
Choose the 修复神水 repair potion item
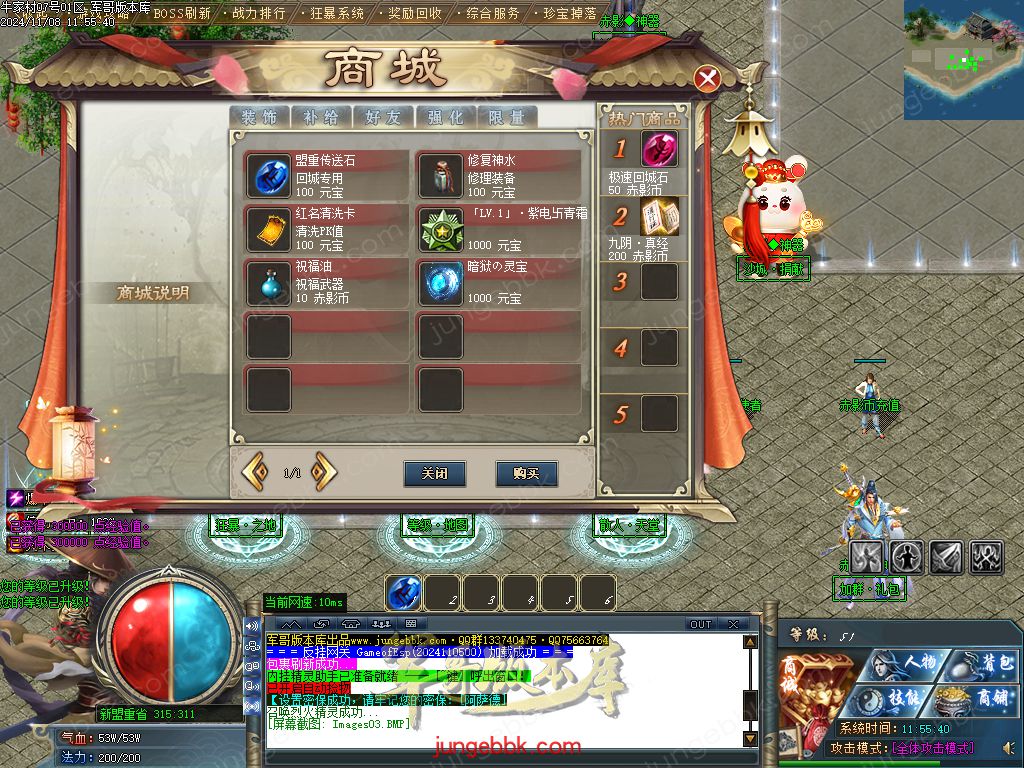click(x=440, y=176)
